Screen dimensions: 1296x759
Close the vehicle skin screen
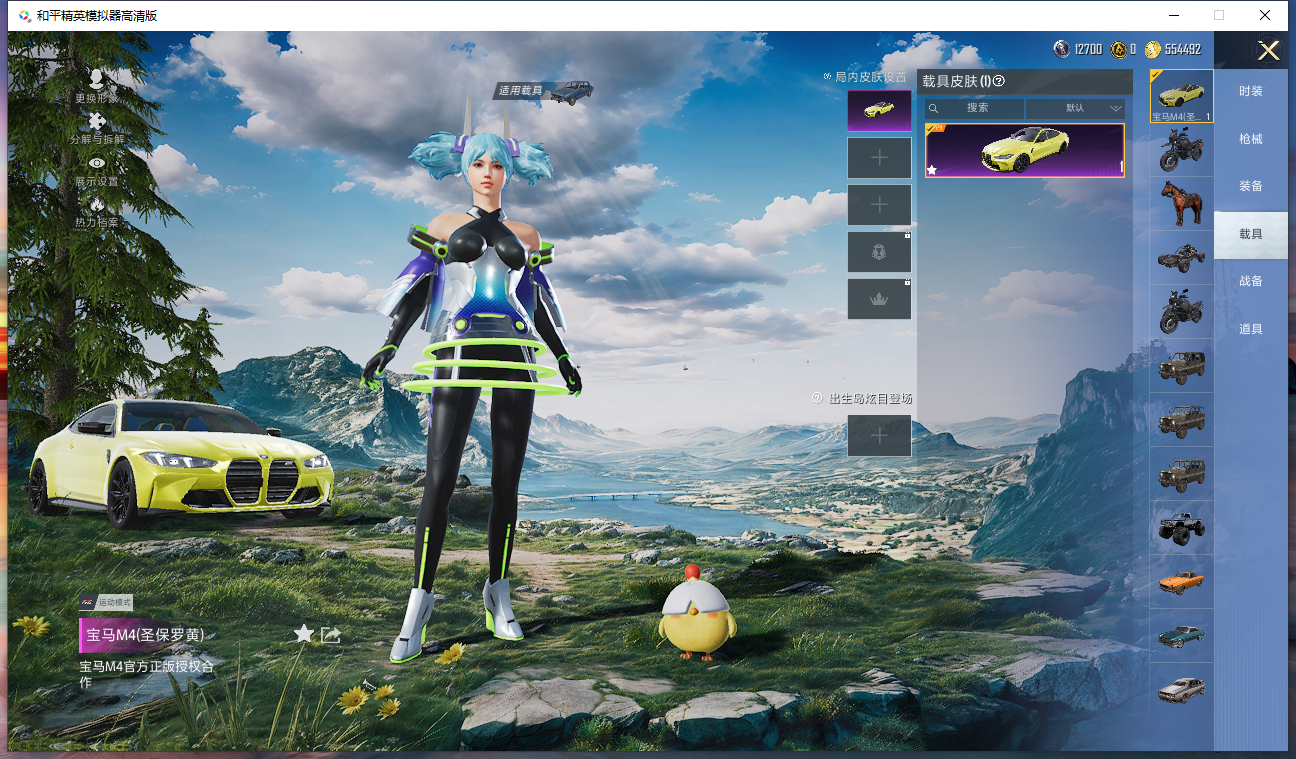point(1268,51)
